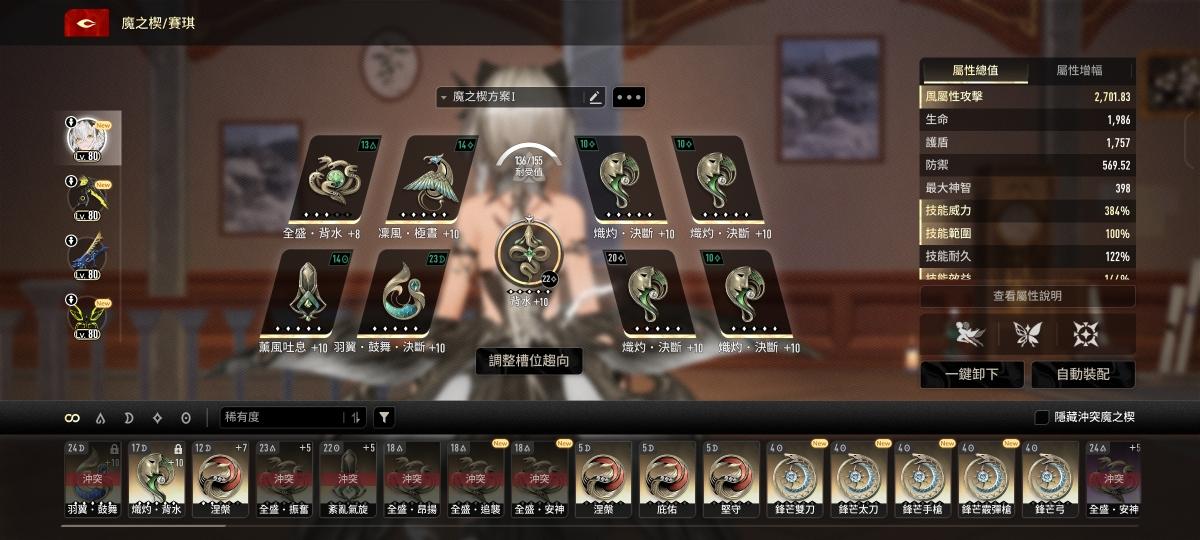Viewport: 1200px width, 540px height.
Task: Click 調整槽位趨向 button
Action: tap(529, 361)
